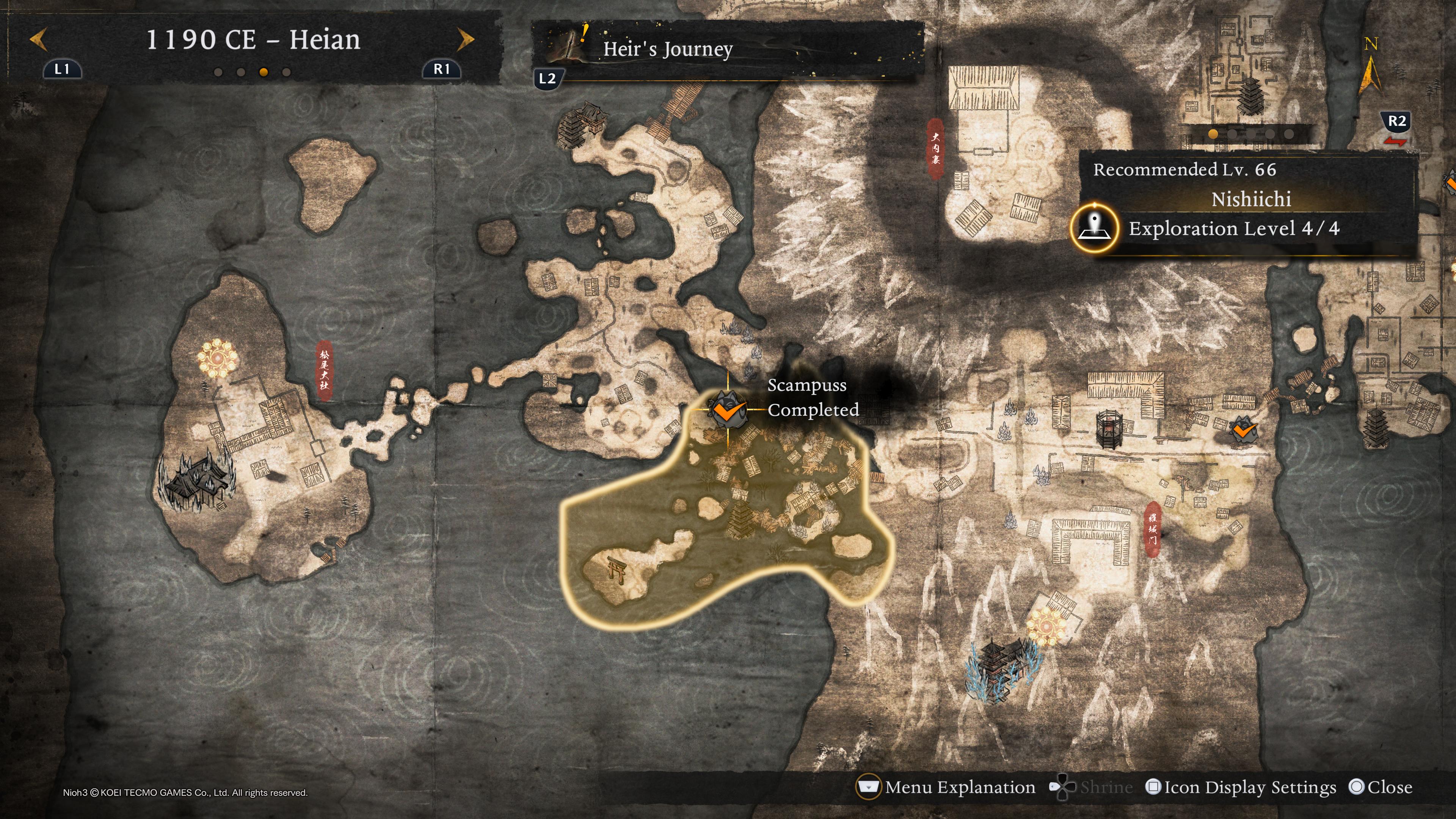Switch to the next era with right arrow
The height and width of the screenshot is (819, 1456).
pos(465,39)
